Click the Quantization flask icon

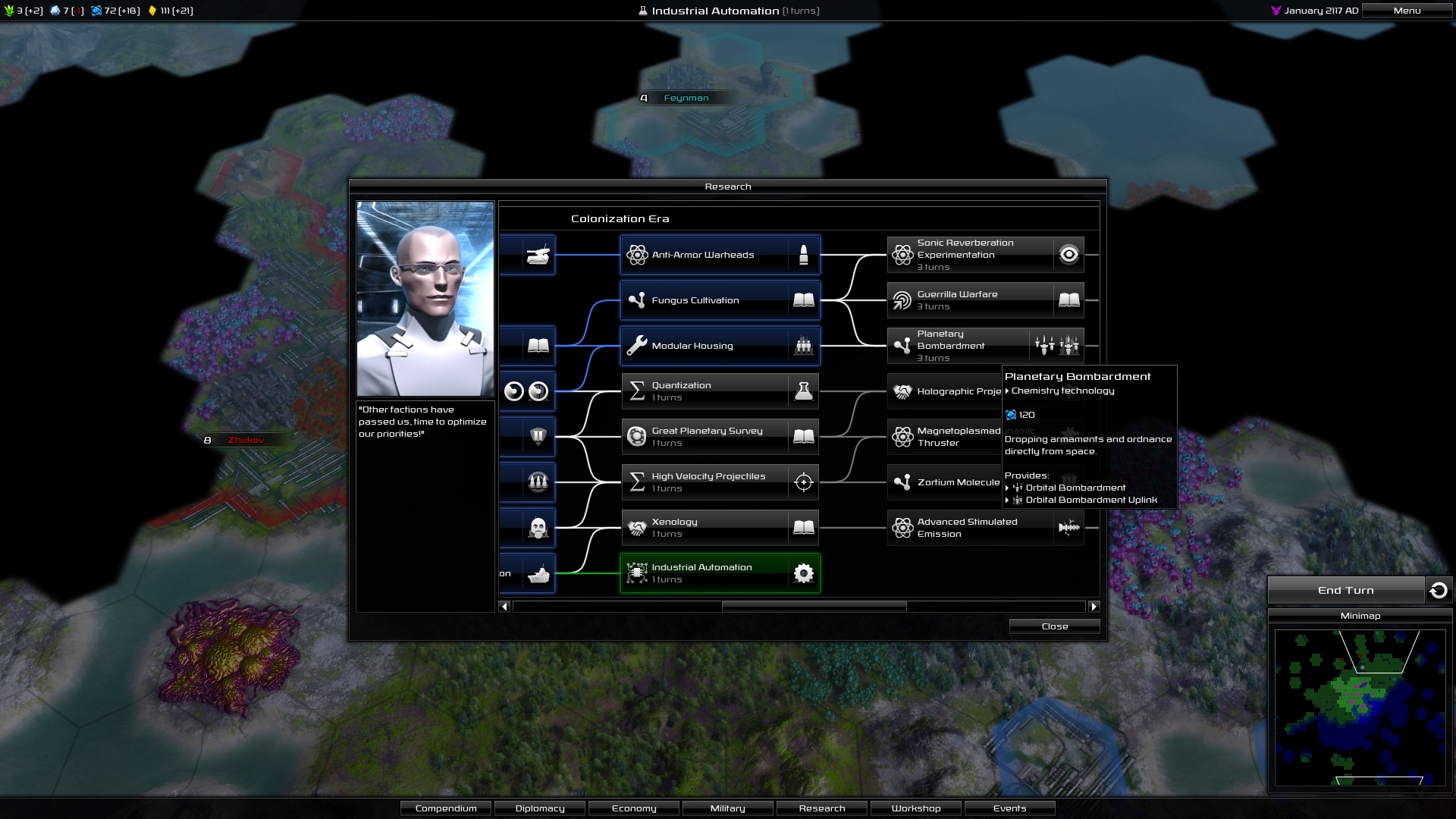(803, 391)
